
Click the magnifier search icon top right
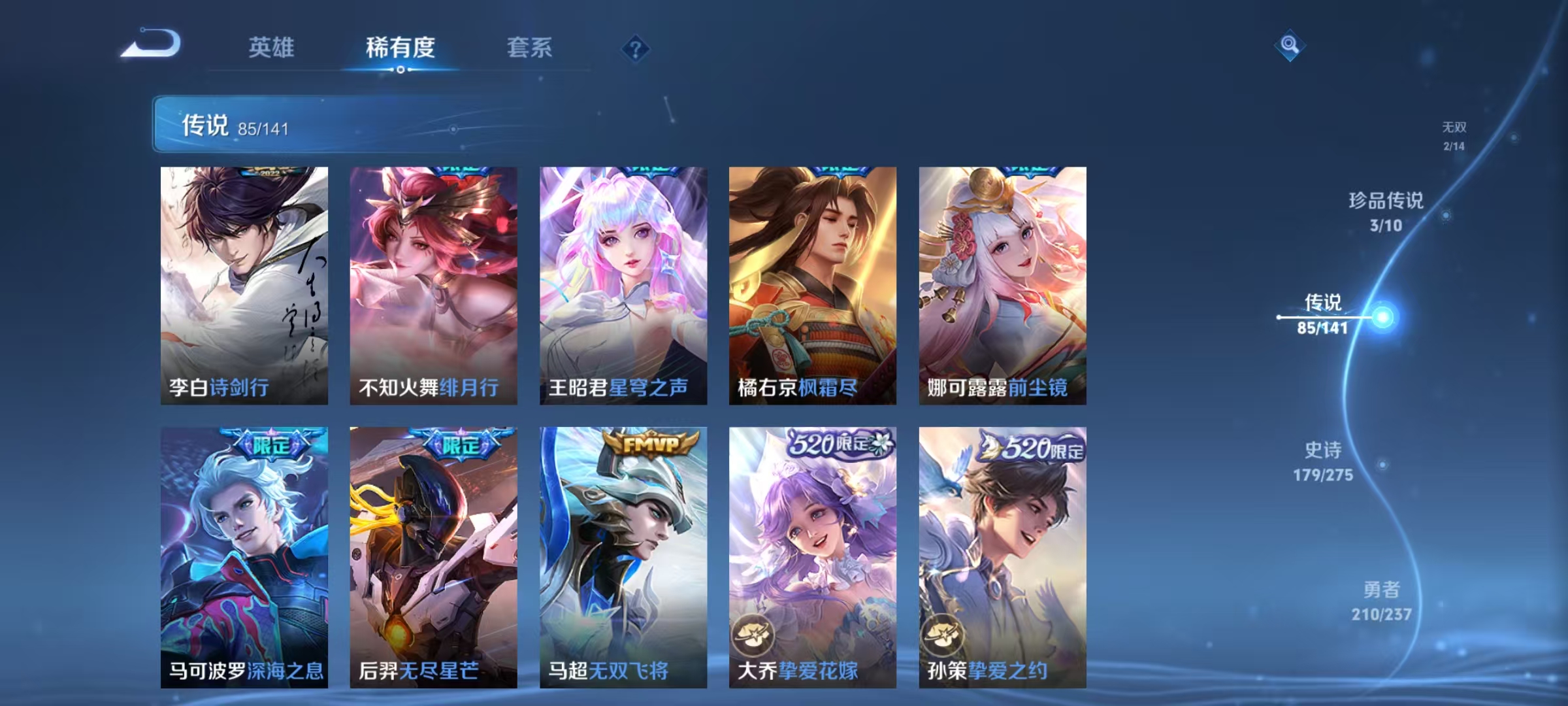pyautogui.click(x=1289, y=44)
